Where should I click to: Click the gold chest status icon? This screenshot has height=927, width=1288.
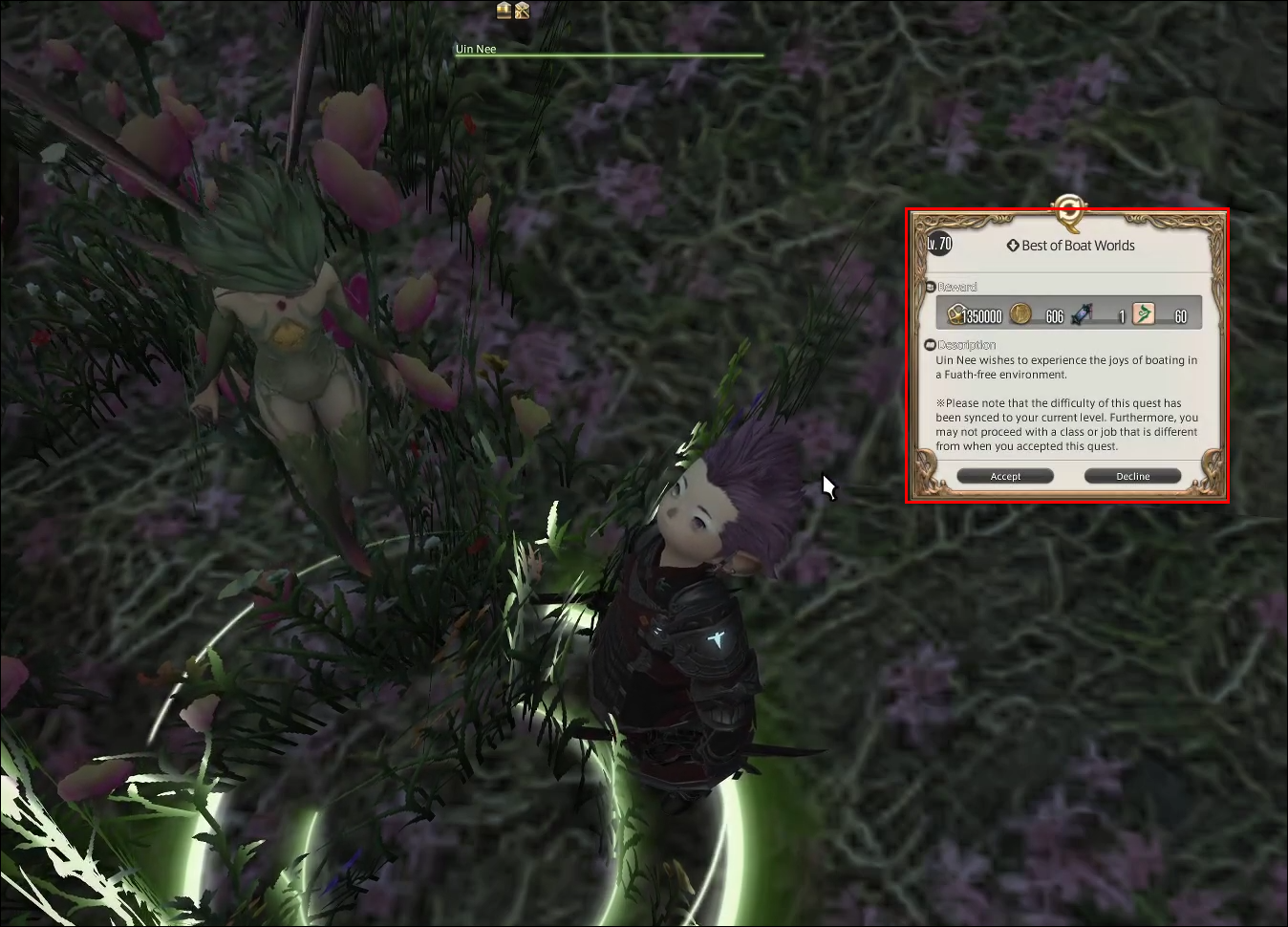tap(504, 11)
